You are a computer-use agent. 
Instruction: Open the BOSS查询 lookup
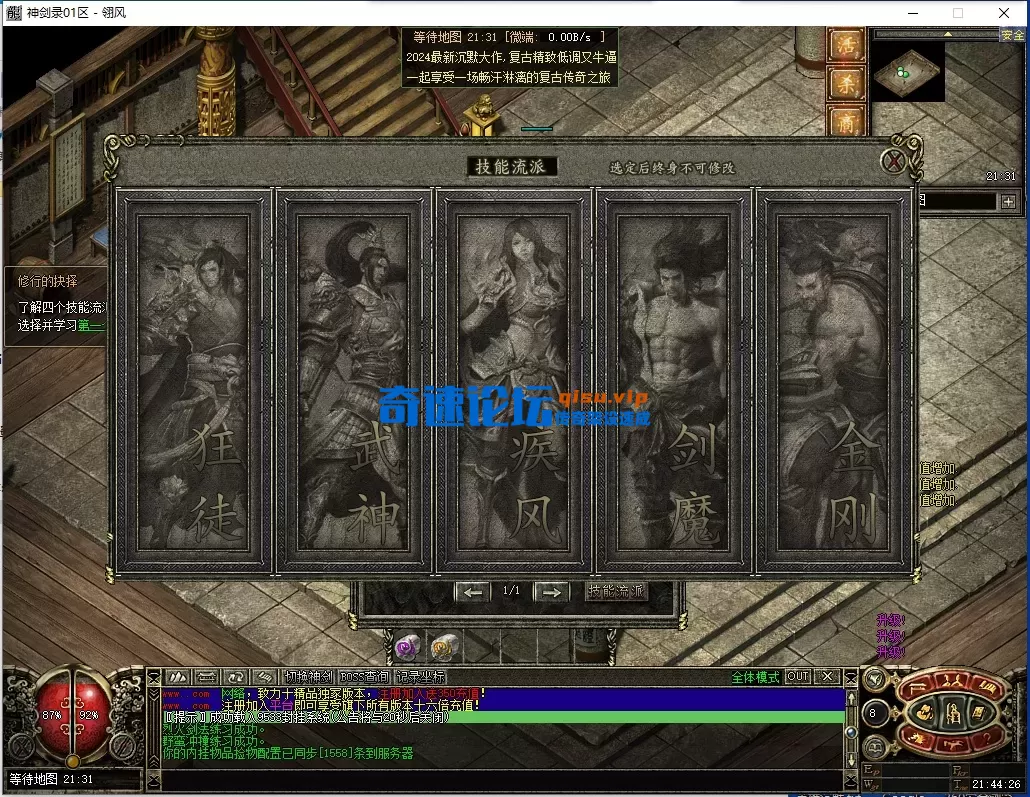364,677
